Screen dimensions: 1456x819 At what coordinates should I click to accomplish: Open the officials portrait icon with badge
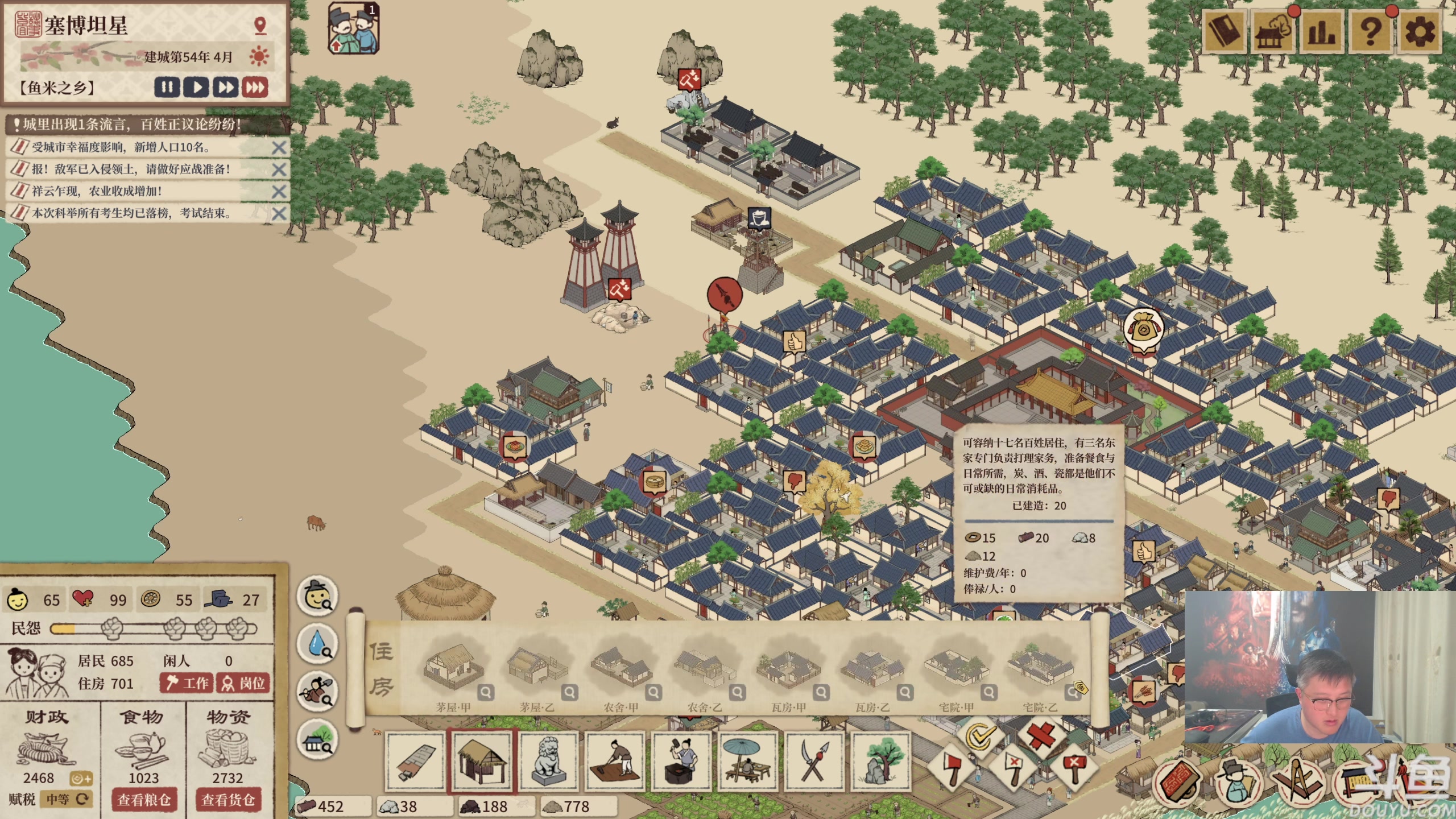pyautogui.click(x=354, y=28)
